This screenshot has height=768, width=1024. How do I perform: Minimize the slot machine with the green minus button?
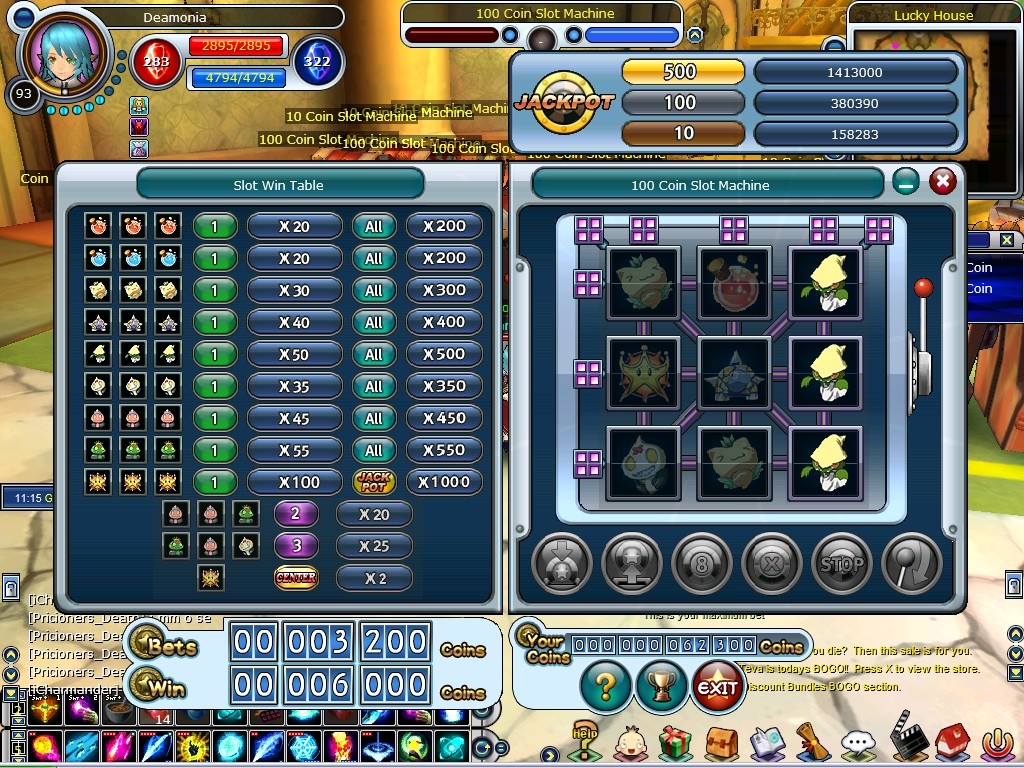coord(906,182)
